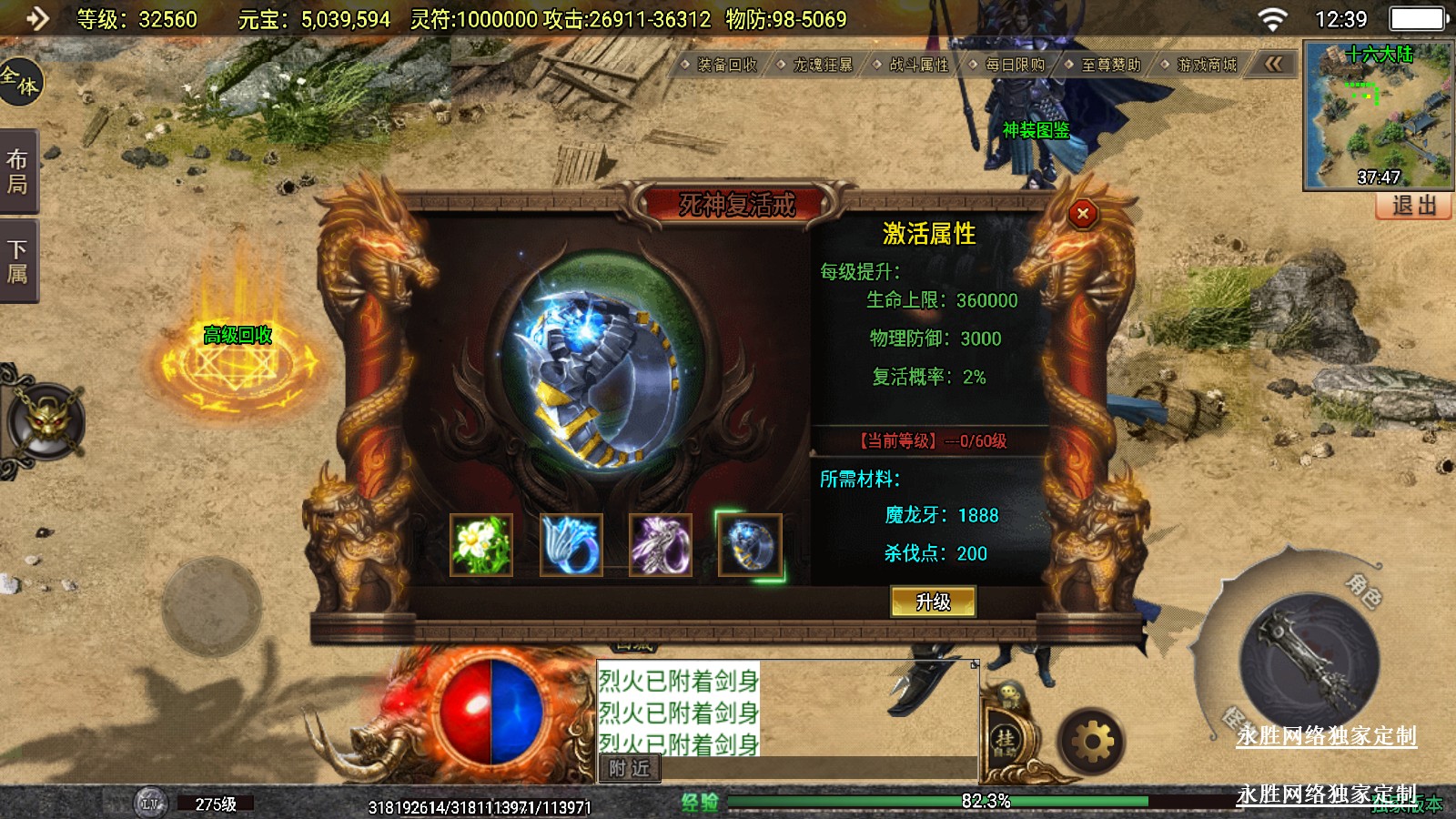Pick the highlighted death ring slot
Screen dimensions: 1456x819
pos(749,545)
